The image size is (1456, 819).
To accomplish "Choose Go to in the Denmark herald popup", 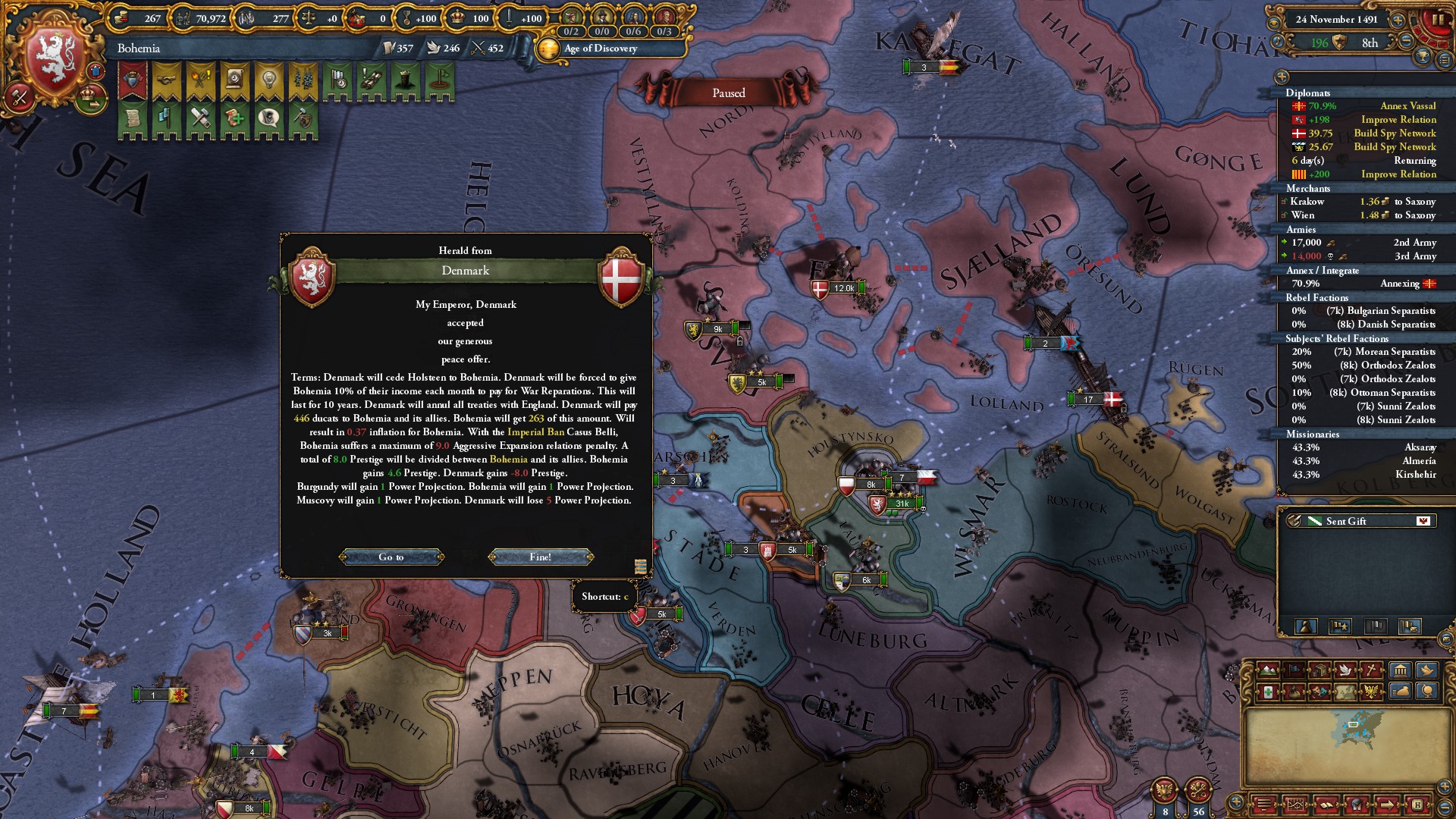I will 391,557.
